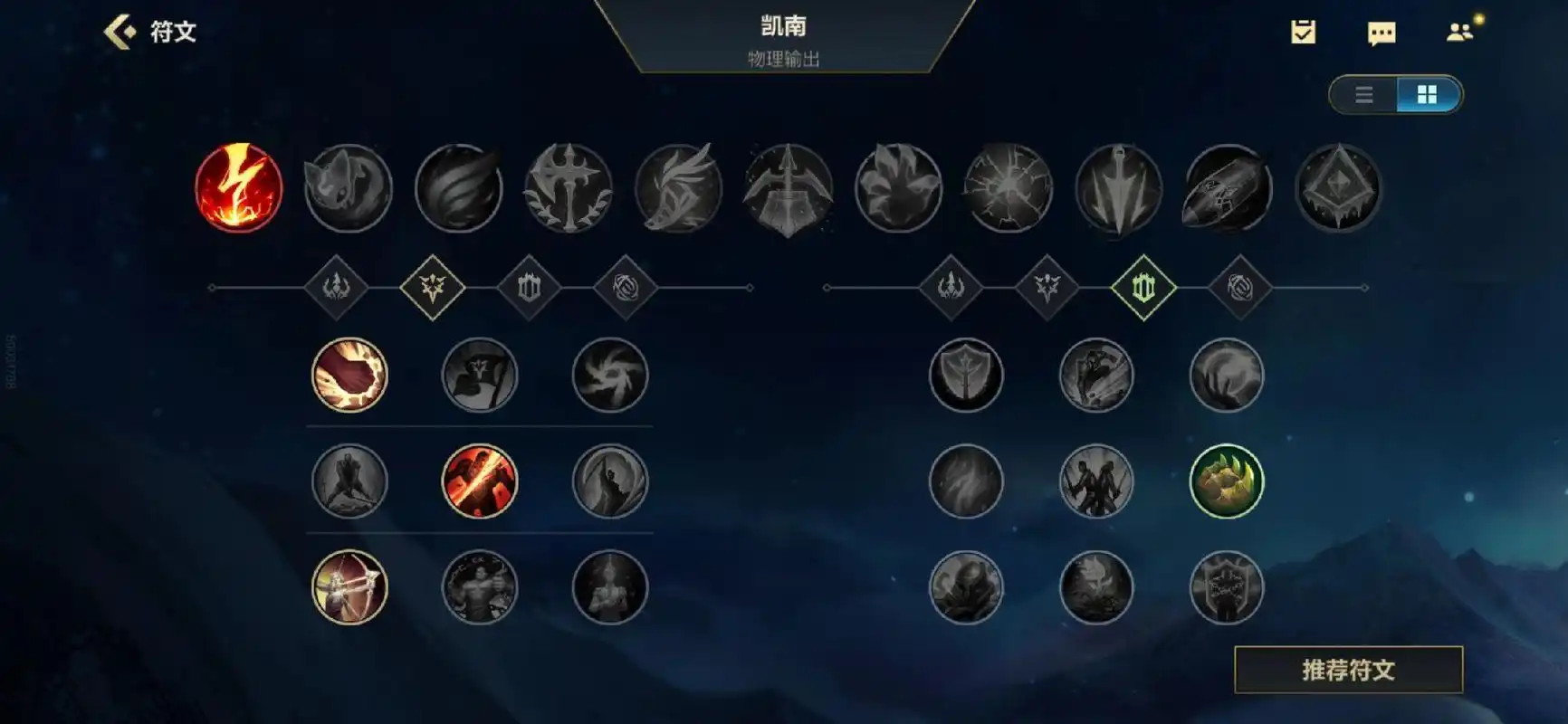Screen dimensions: 1568x724
Task: Click the glowing Triumph fist rune
Action: [x=349, y=376]
